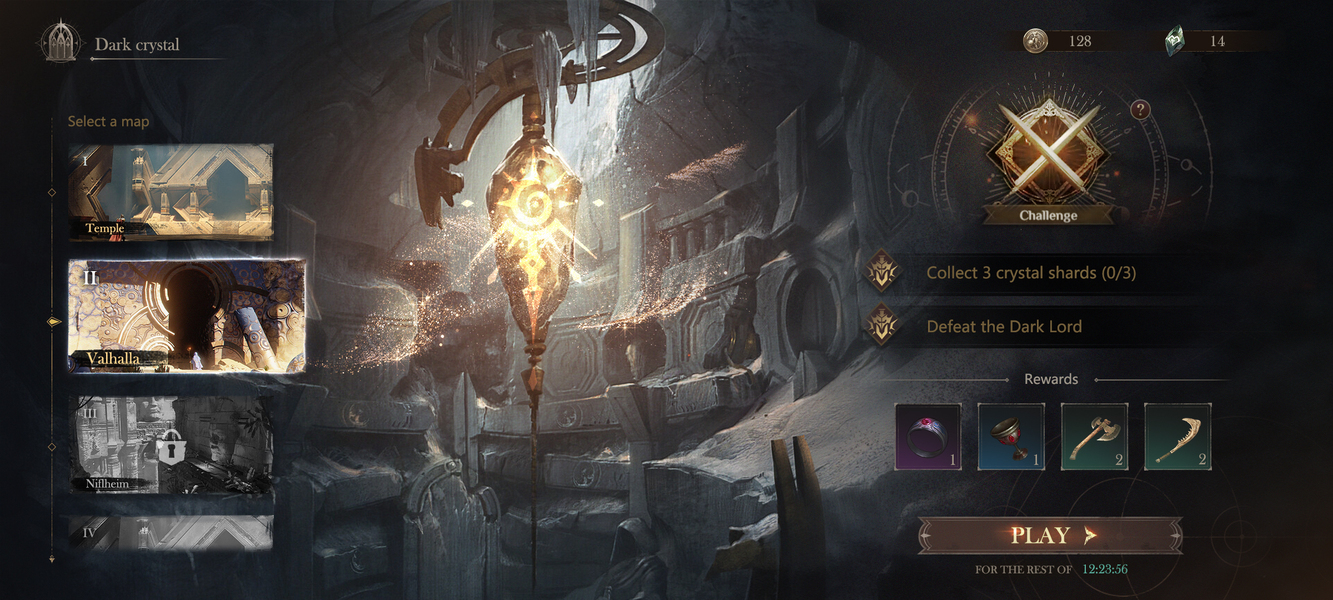Screen dimensions: 1333x600
Task: Select the Defeat the Dark Lord objective
Action: pyautogui.click(x=1004, y=327)
